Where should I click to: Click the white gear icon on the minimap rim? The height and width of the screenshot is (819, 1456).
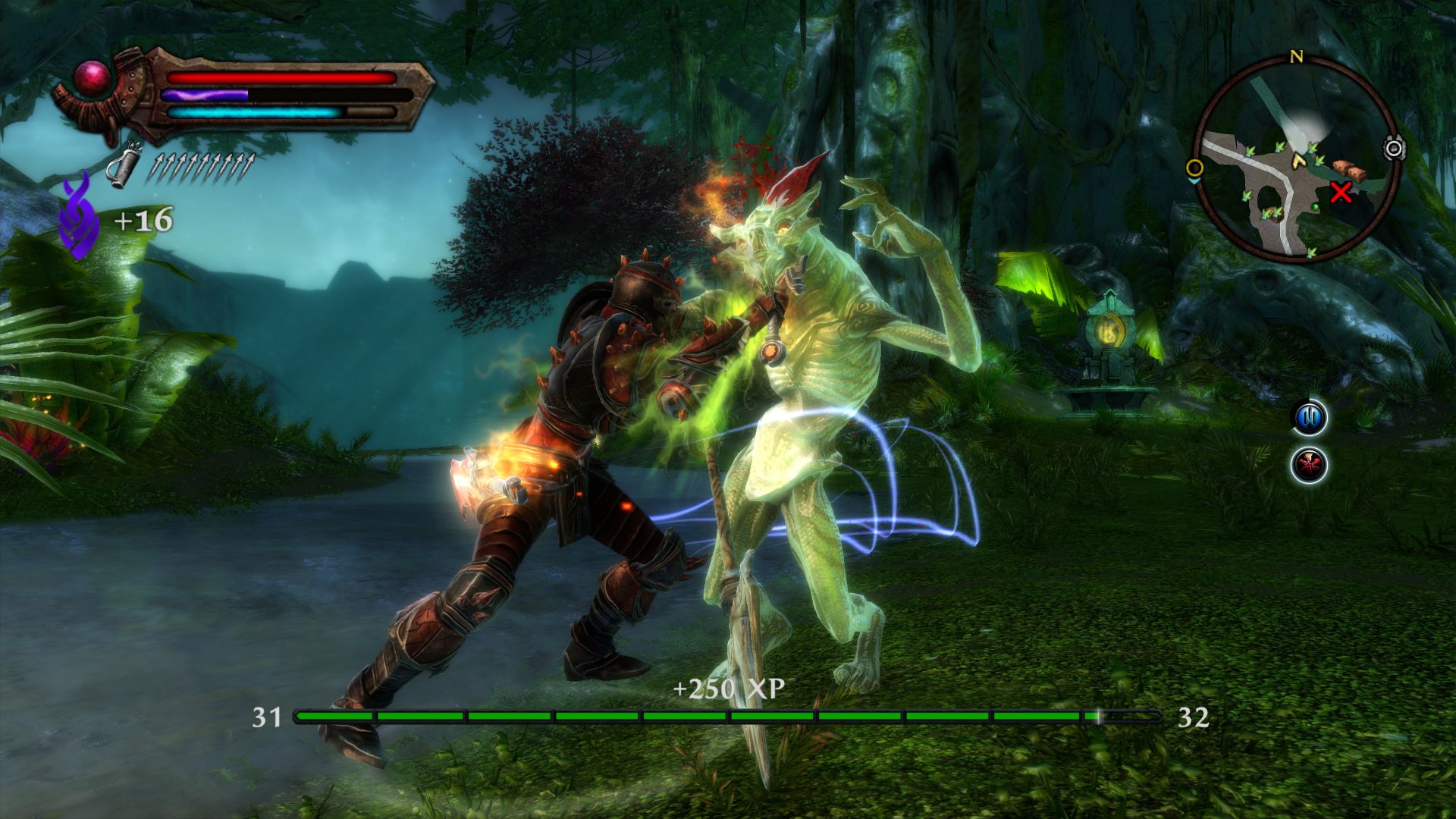tap(1394, 148)
